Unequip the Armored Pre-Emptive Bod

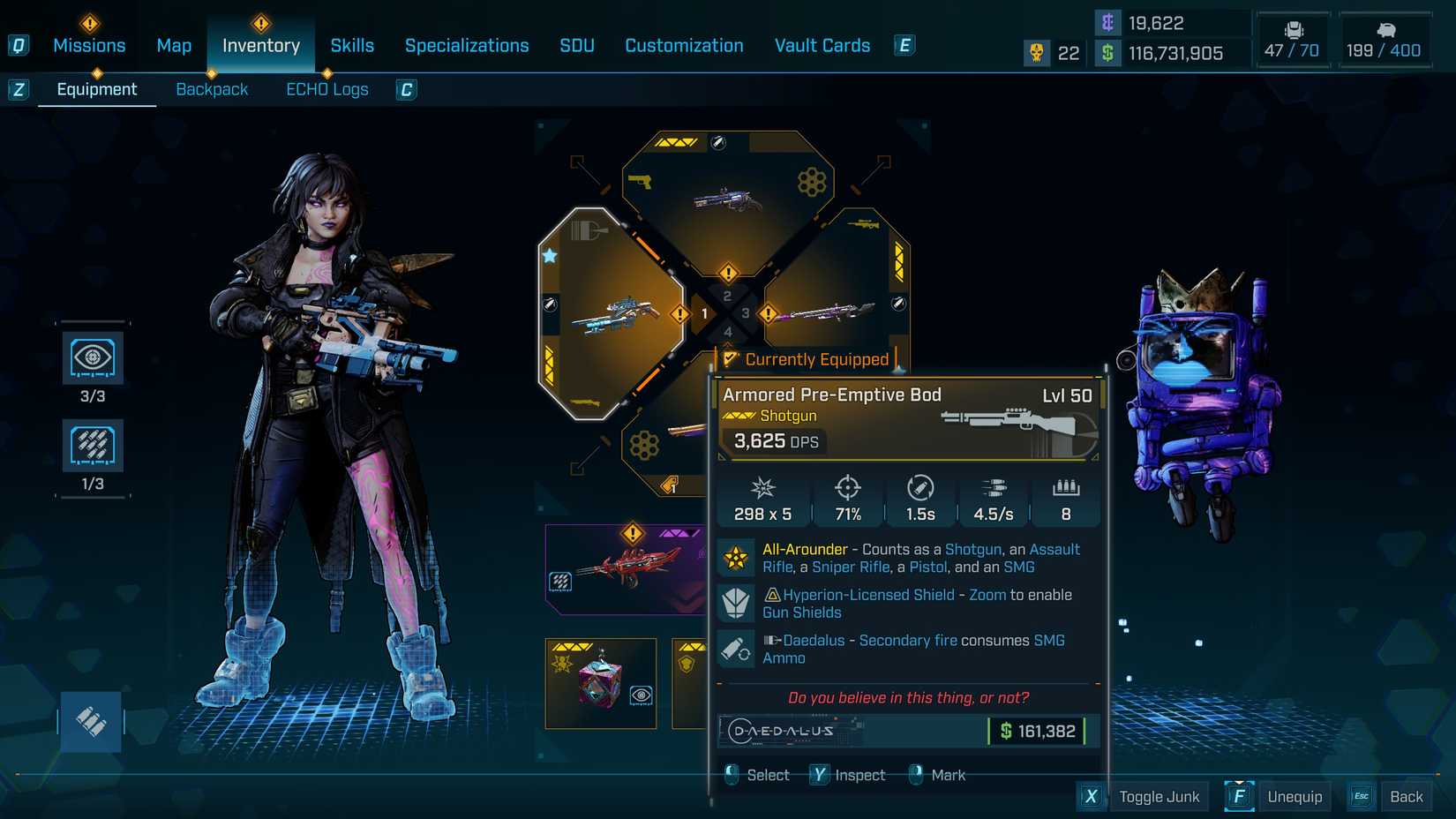[x=1295, y=795]
